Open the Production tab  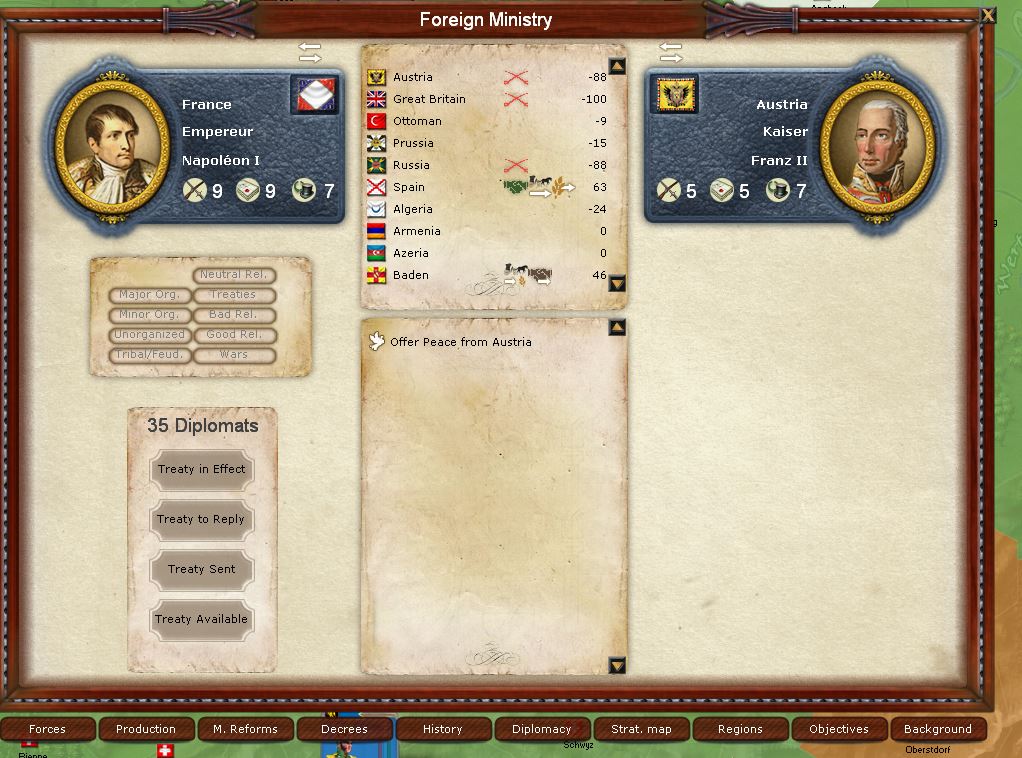(146, 729)
